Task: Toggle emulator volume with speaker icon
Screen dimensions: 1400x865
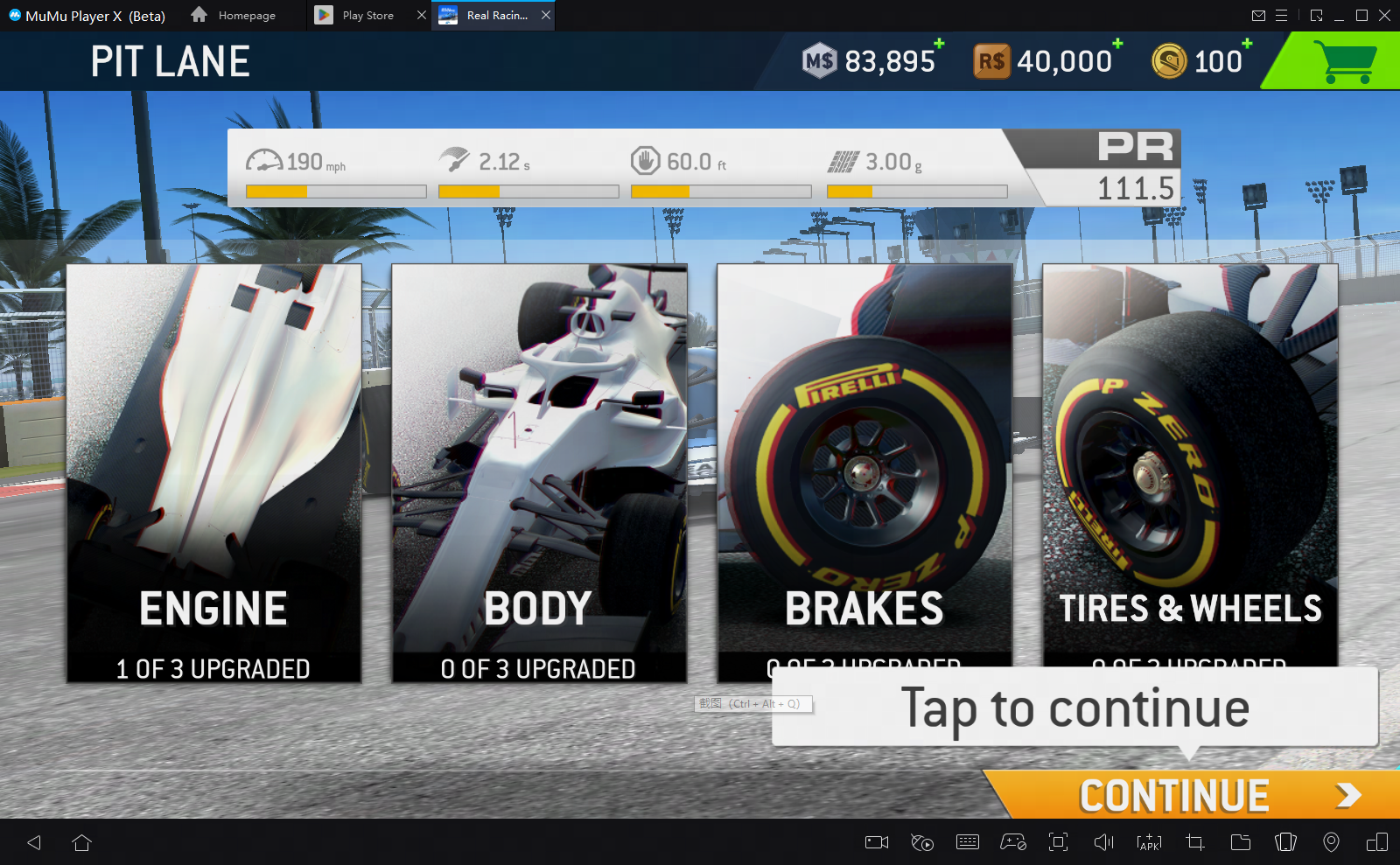Action: coord(1103,842)
